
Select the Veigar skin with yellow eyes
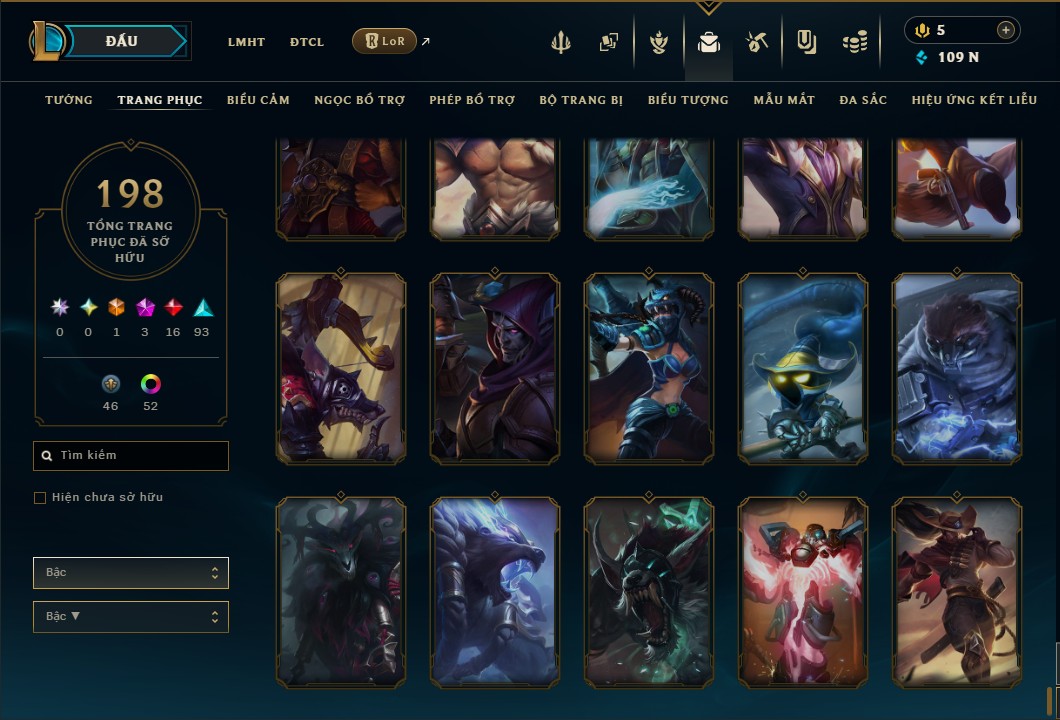point(803,369)
